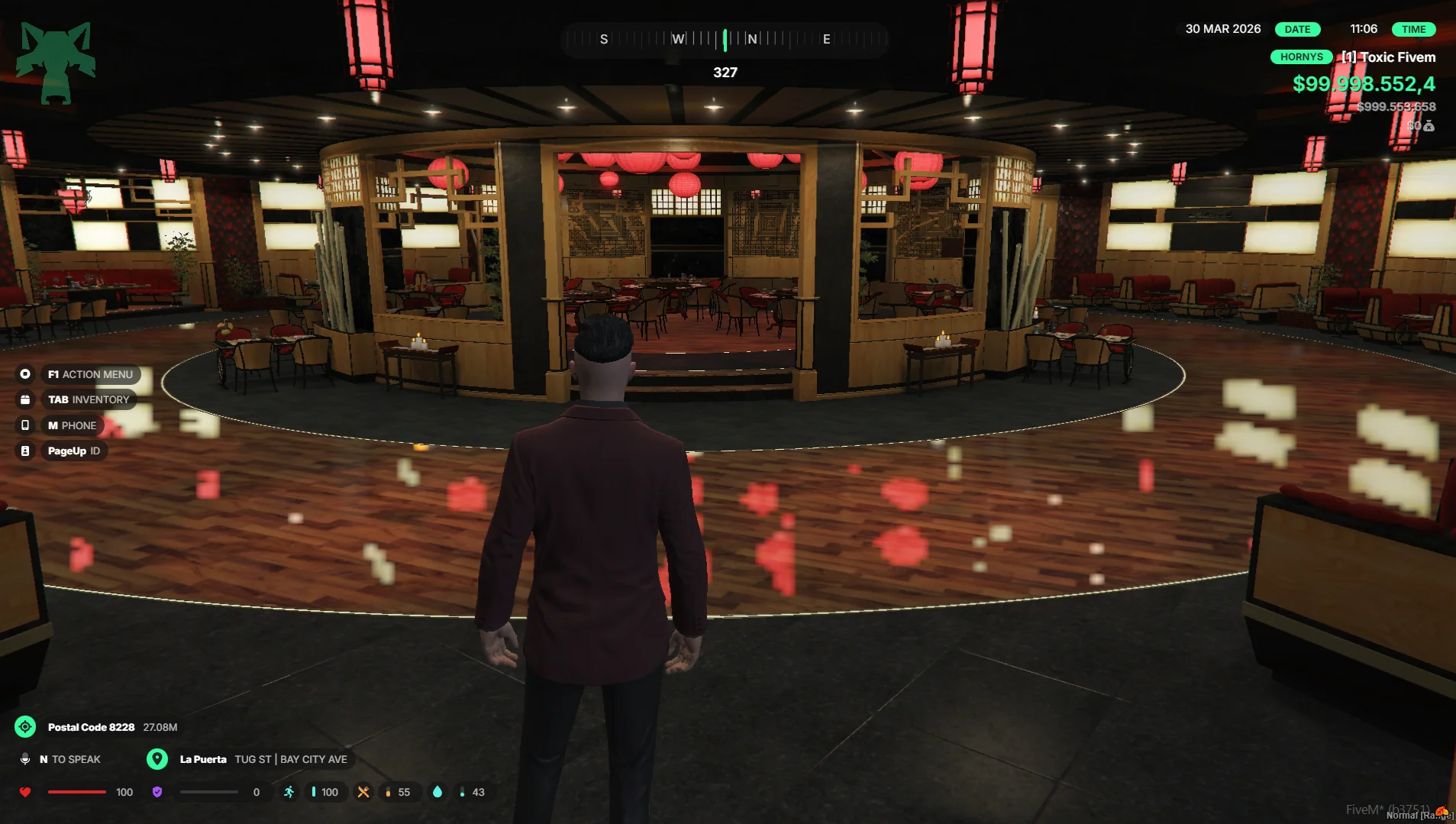Click the HORNYS job badge
The height and width of the screenshot is (824, 1456).
coord(1301,57)
